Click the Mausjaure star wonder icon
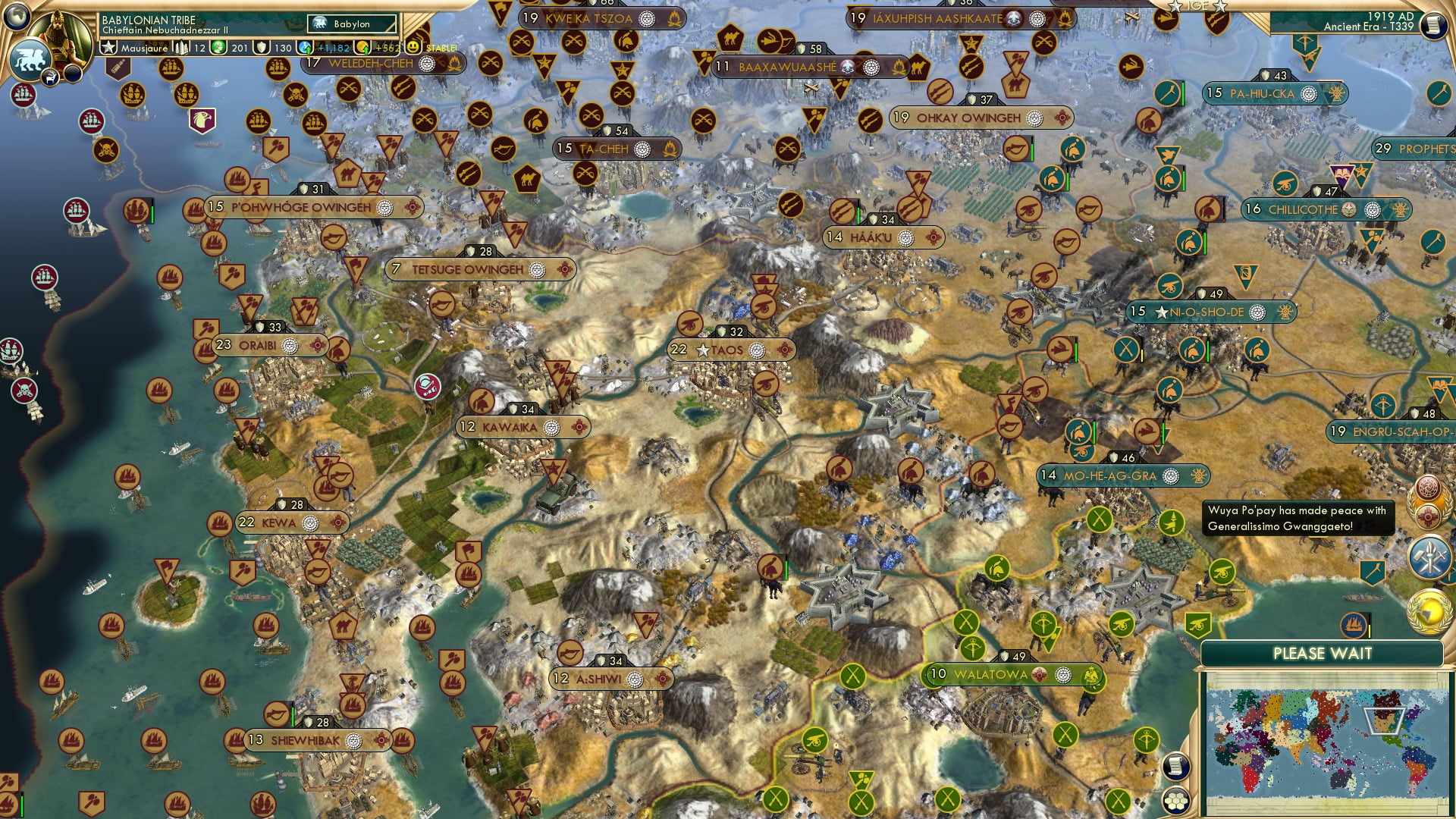Viewport: 1456px width, 819px height. point(110,47)
